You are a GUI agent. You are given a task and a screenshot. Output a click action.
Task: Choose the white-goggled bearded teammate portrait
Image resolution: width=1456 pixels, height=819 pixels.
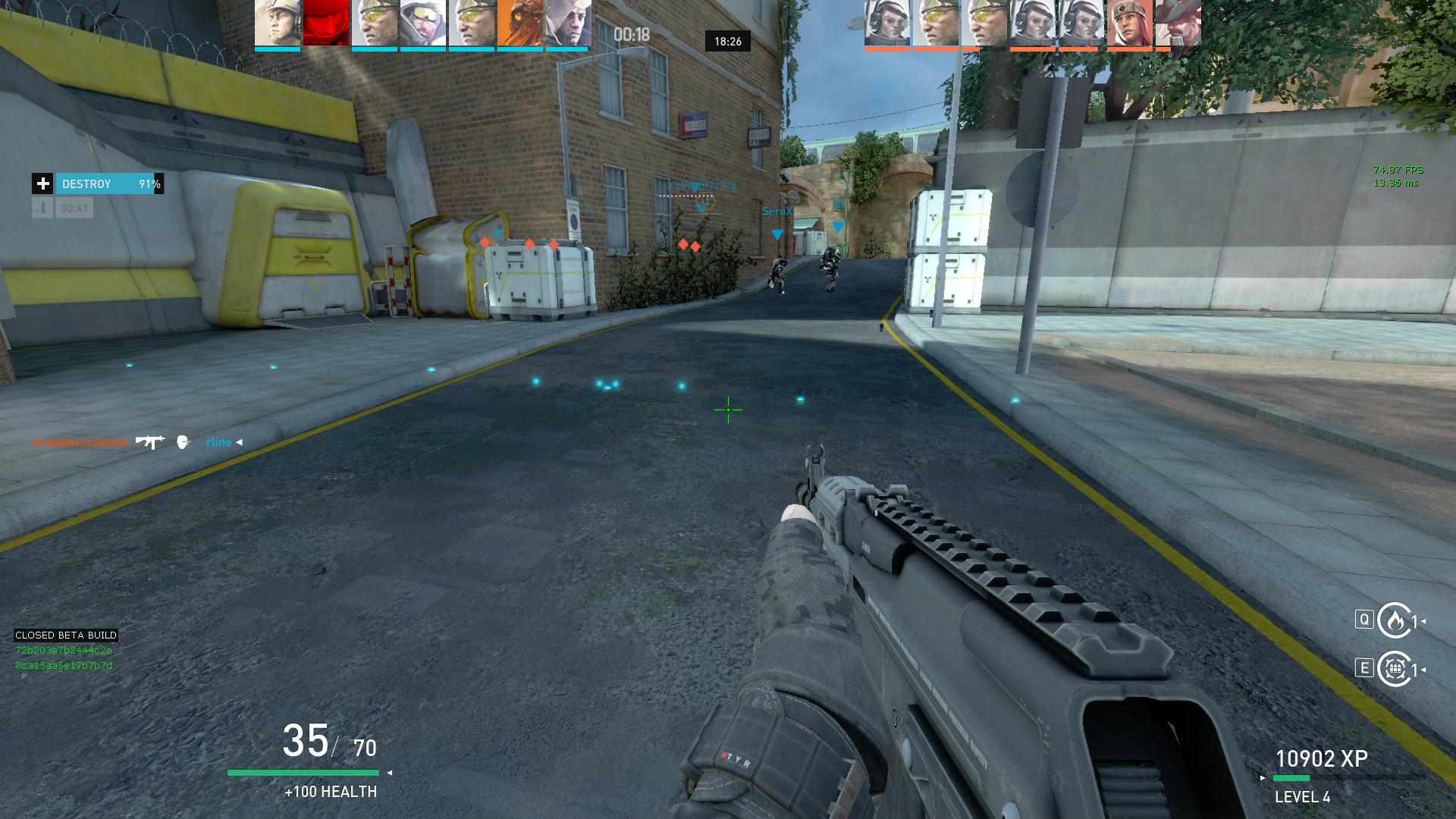tap(423, 24)
